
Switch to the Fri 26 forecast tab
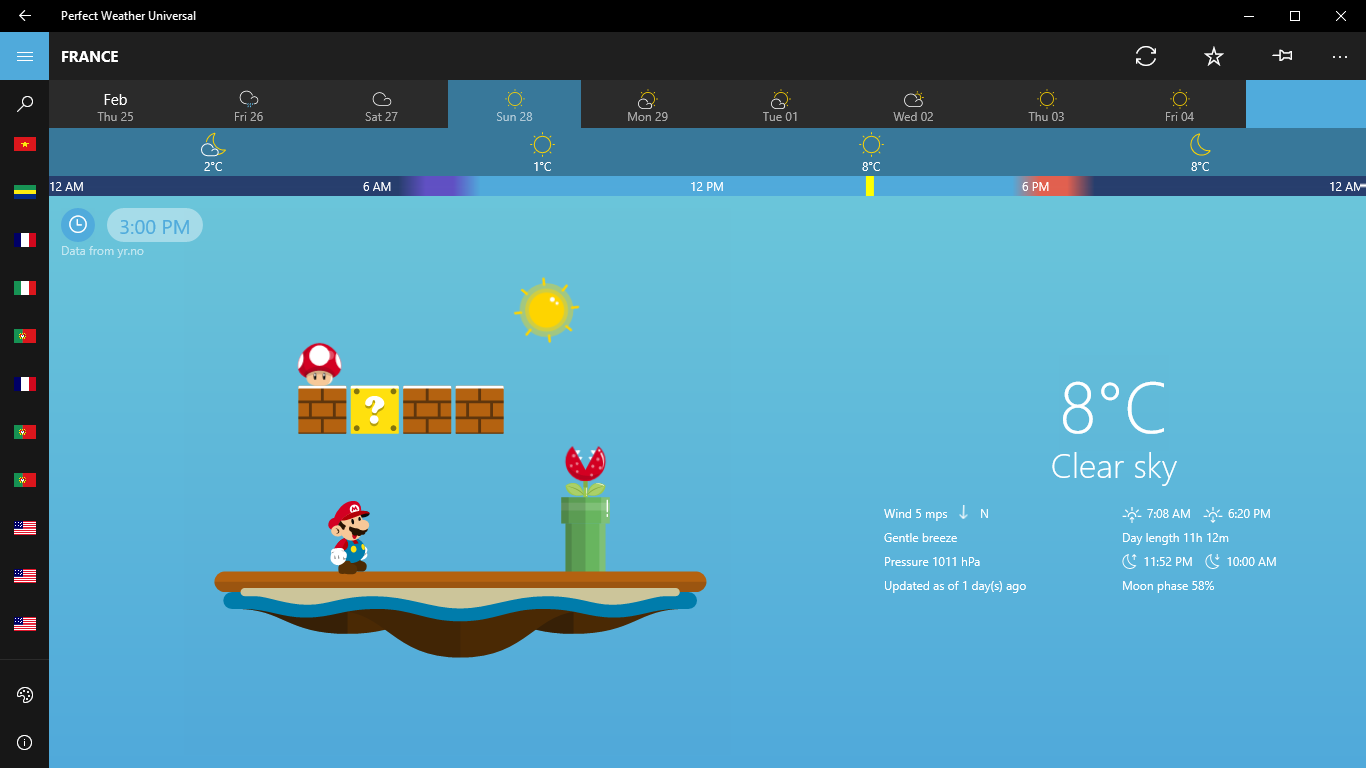(x=248, y=104)
